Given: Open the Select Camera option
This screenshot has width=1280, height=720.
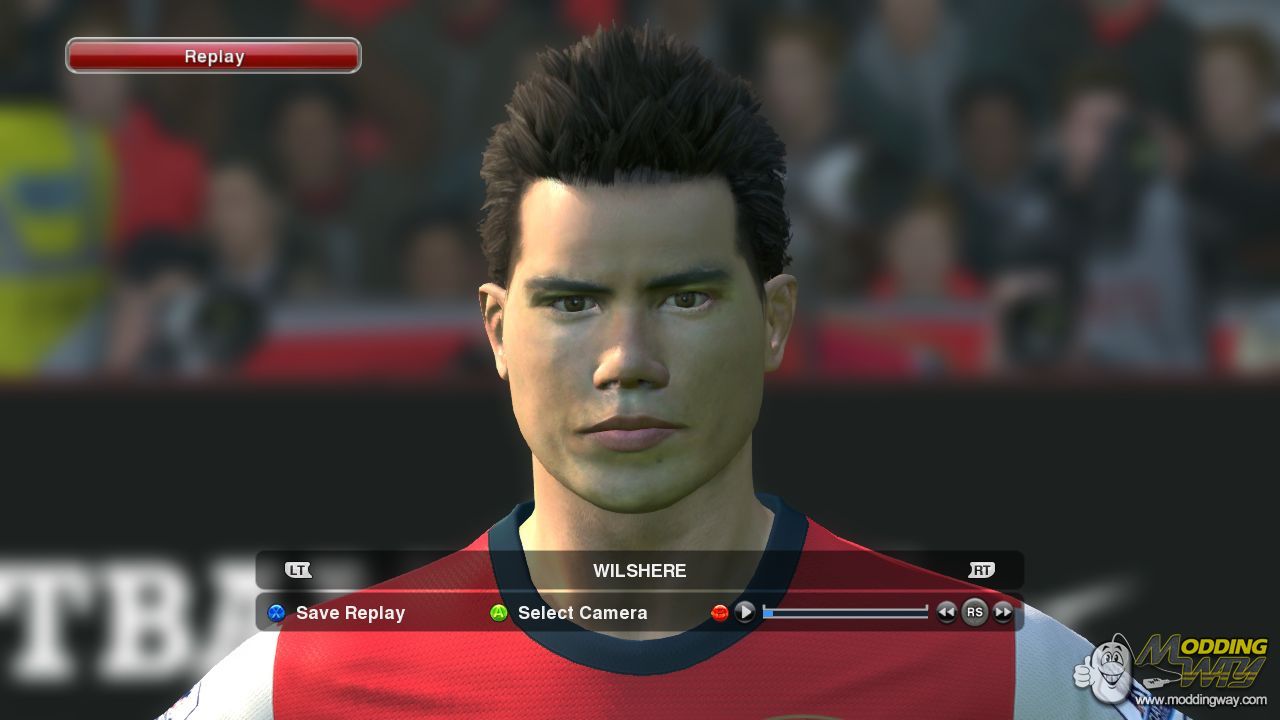Looking at the screenshot, I should [581, 613].
